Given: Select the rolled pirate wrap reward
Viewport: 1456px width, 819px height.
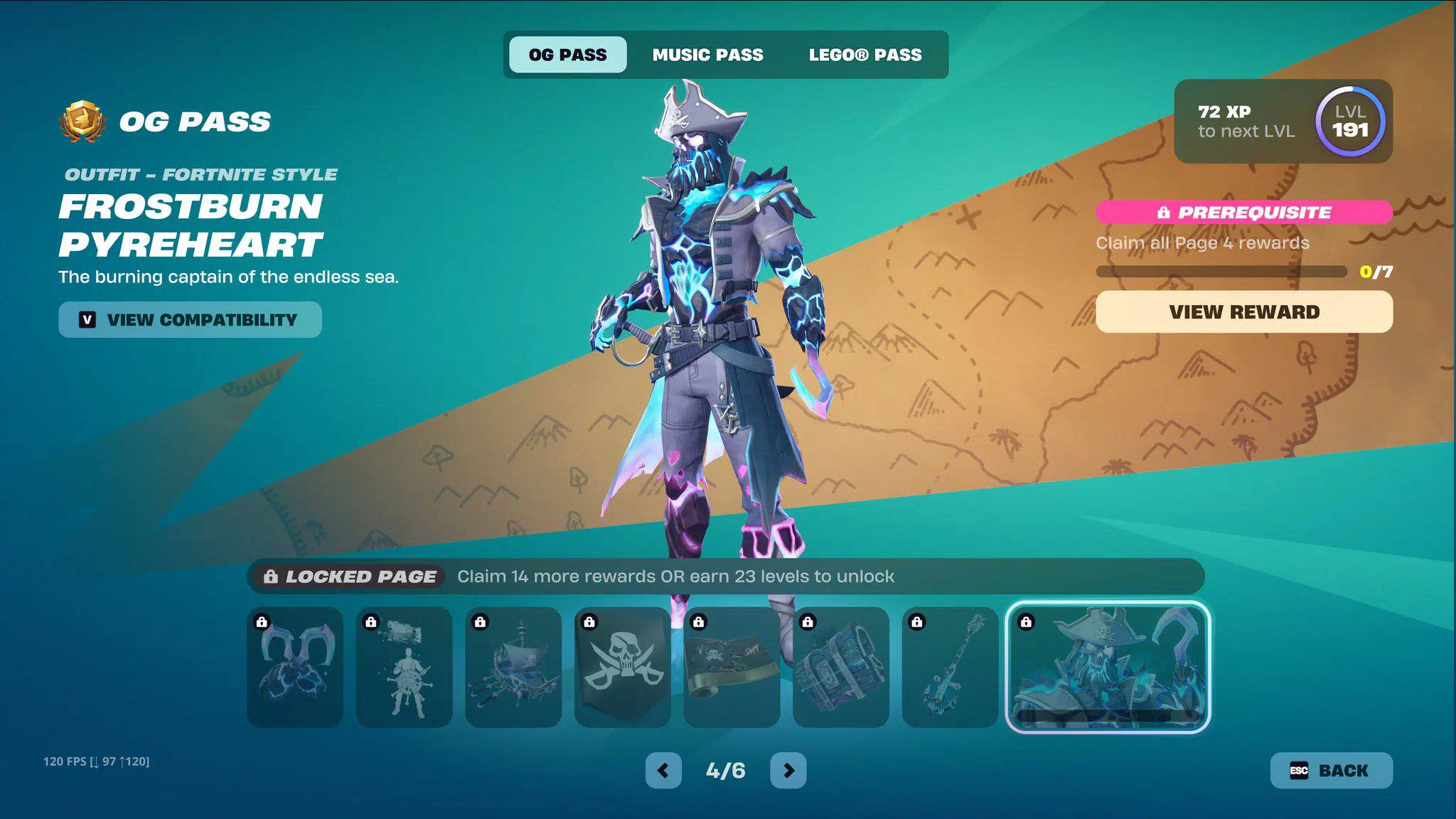Looking at the screenshot, I should [732, 667].
